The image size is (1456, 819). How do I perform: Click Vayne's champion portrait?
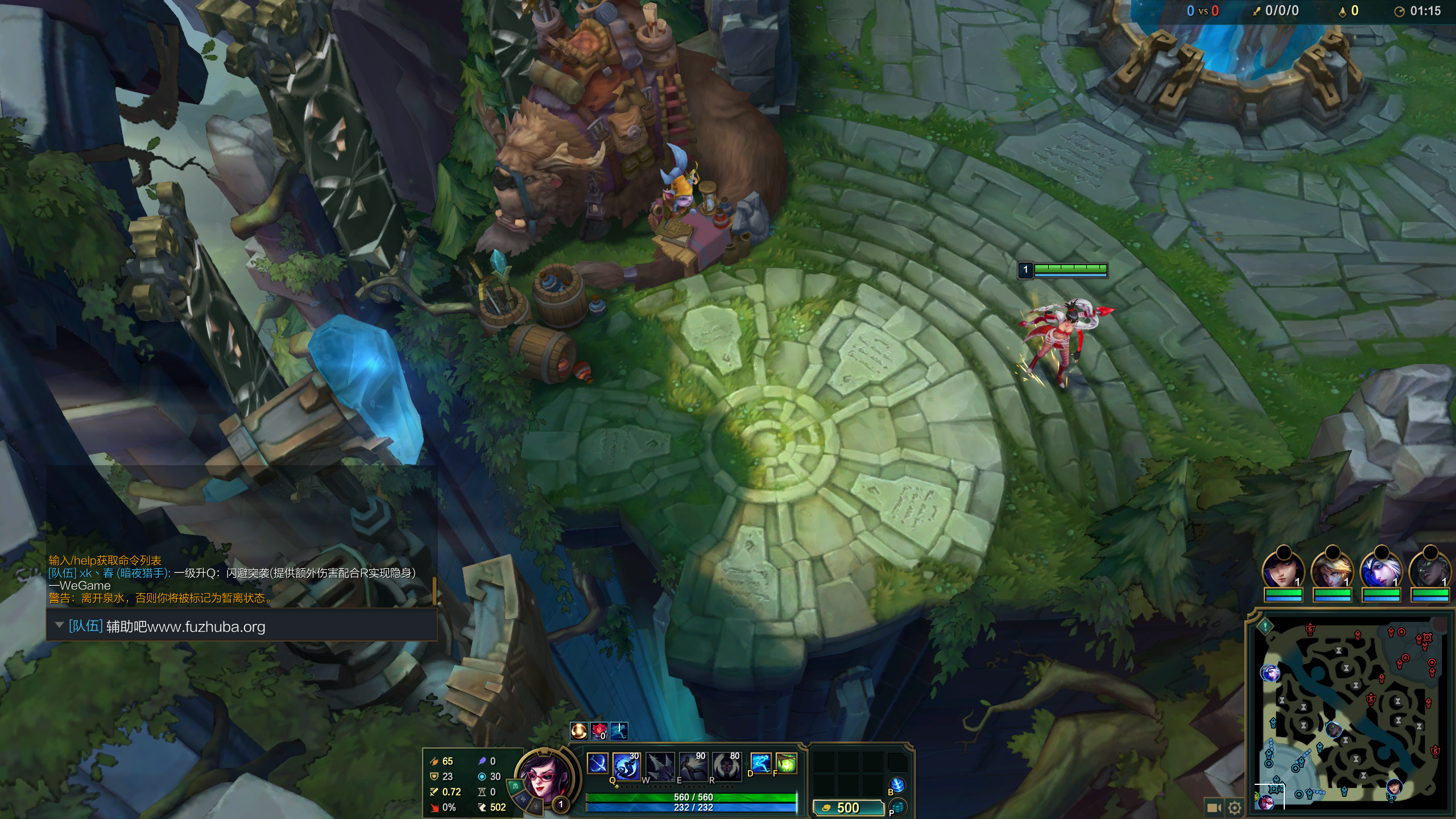[x=543, y=777]
